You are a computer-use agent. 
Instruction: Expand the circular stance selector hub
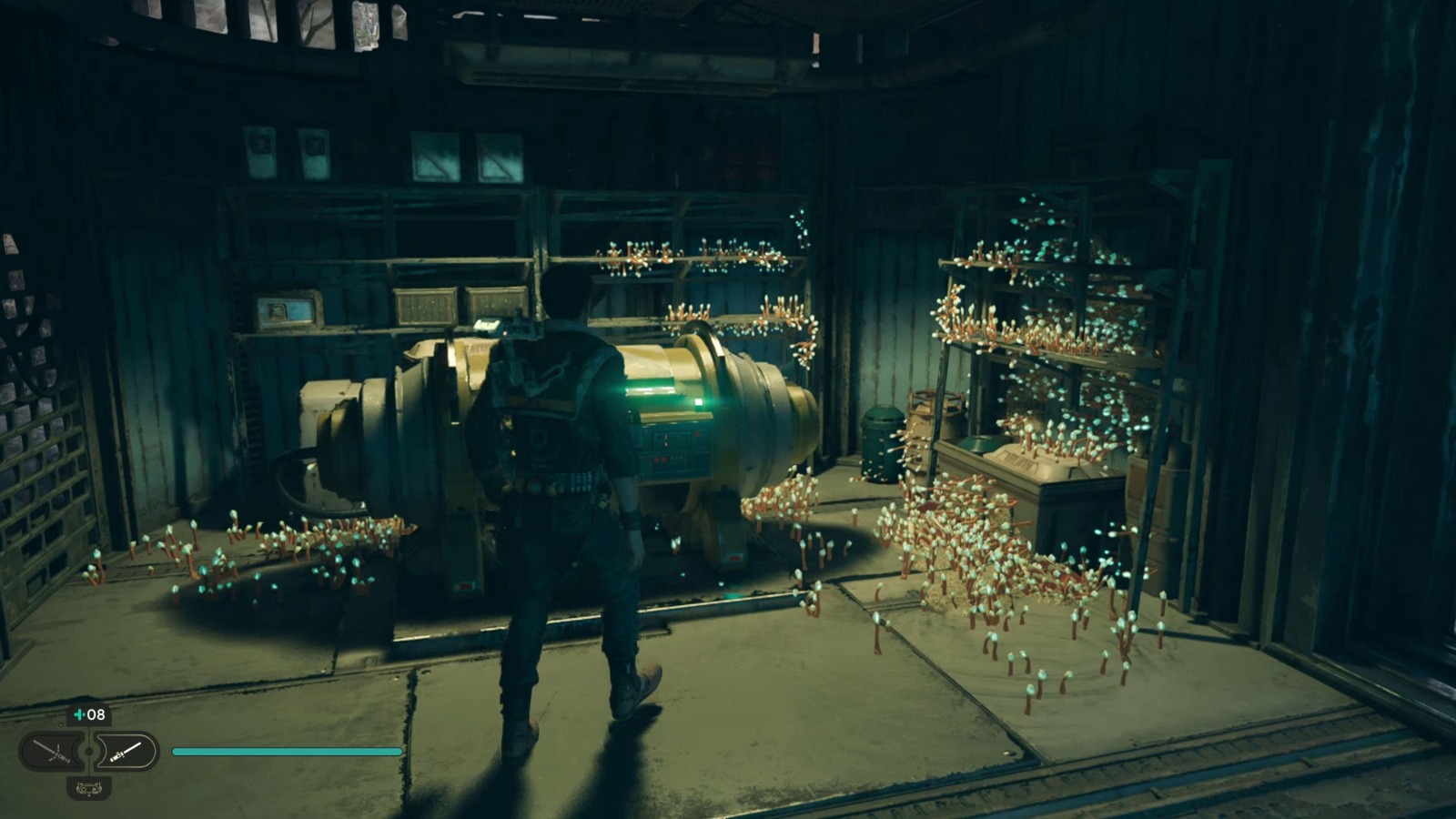tap(88, 749)
